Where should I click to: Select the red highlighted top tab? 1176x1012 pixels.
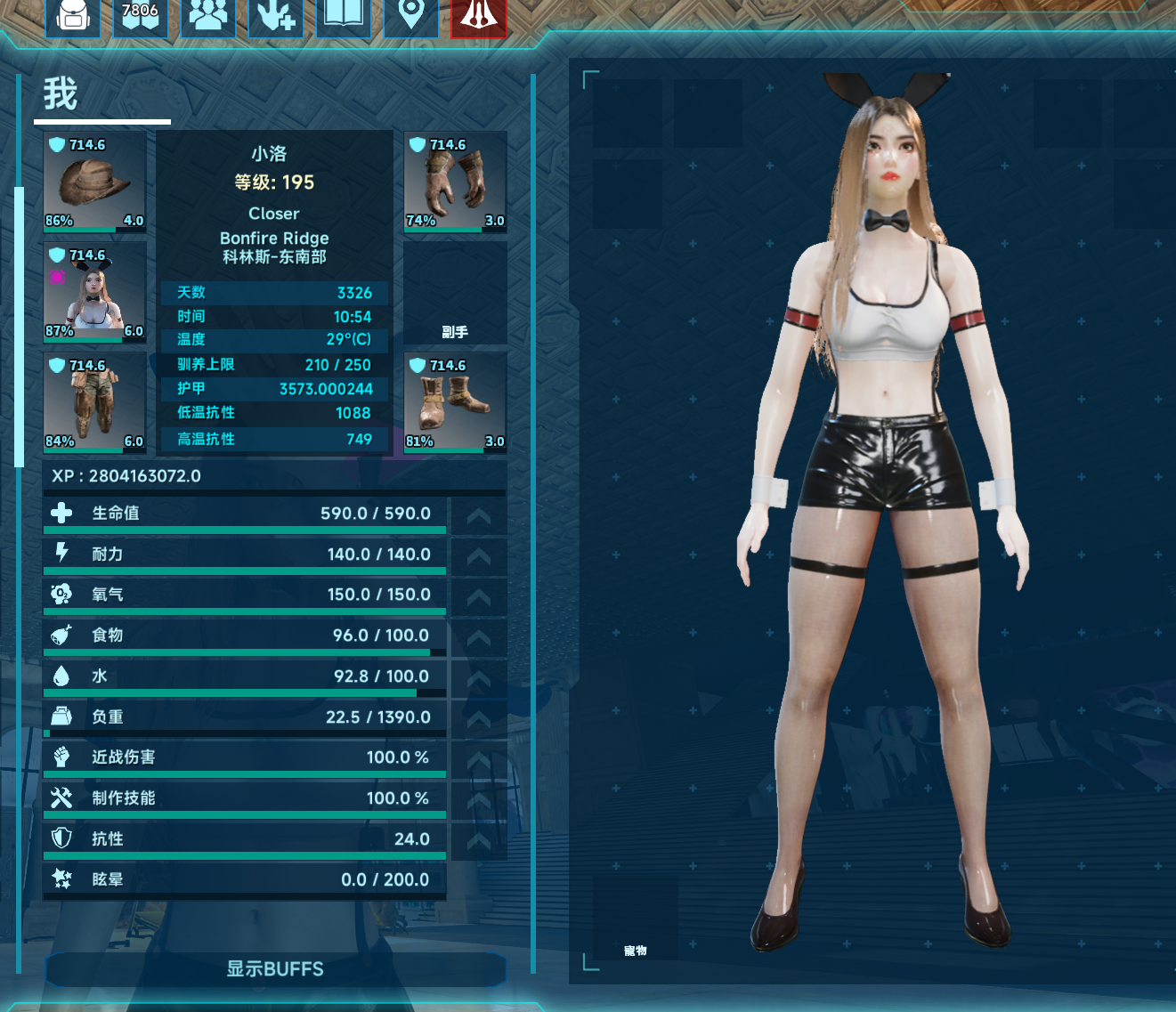[478, 15]
